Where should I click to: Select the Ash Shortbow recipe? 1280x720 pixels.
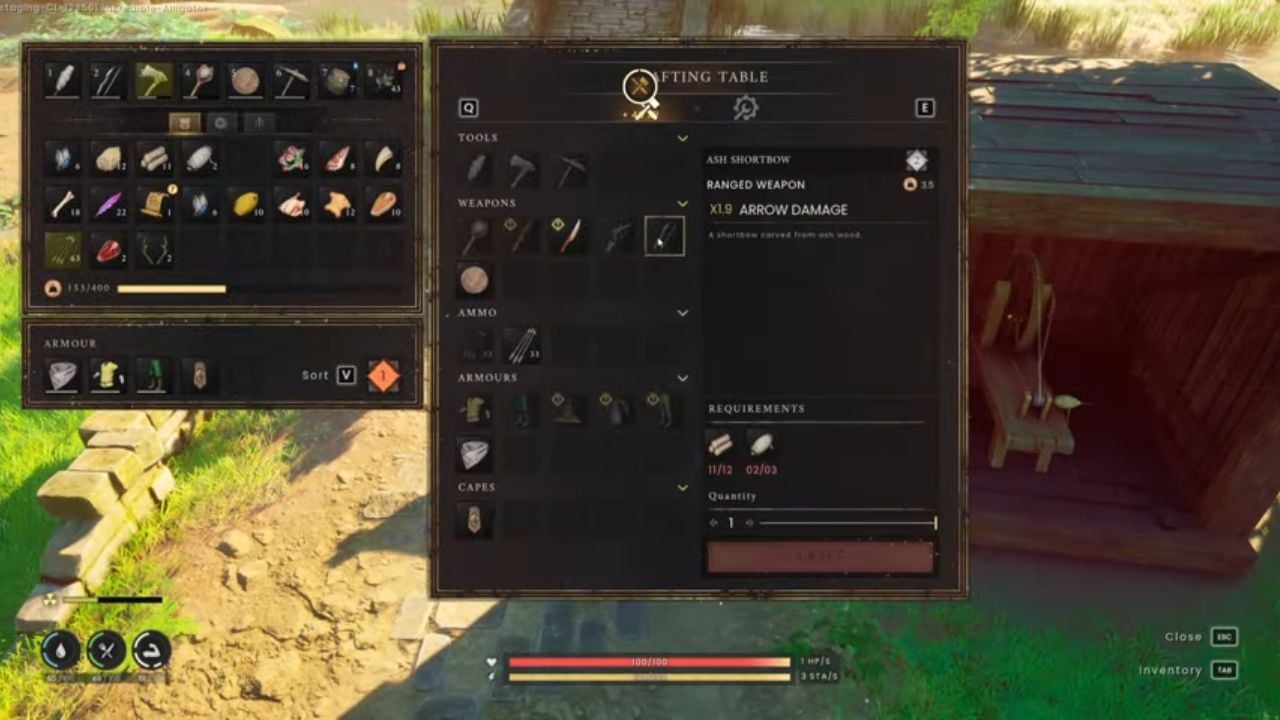pyautogui.click(x=663, y=236)
